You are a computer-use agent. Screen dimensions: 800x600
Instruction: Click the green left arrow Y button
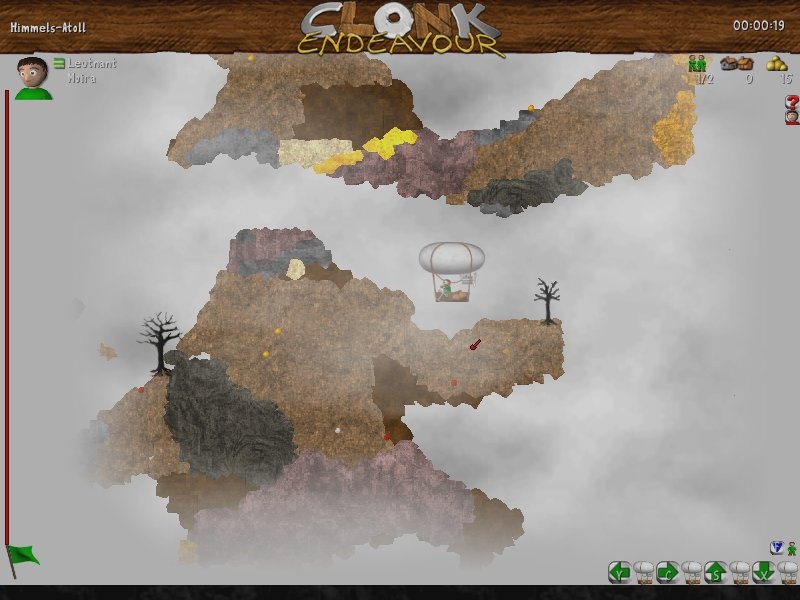click(620, 572)
